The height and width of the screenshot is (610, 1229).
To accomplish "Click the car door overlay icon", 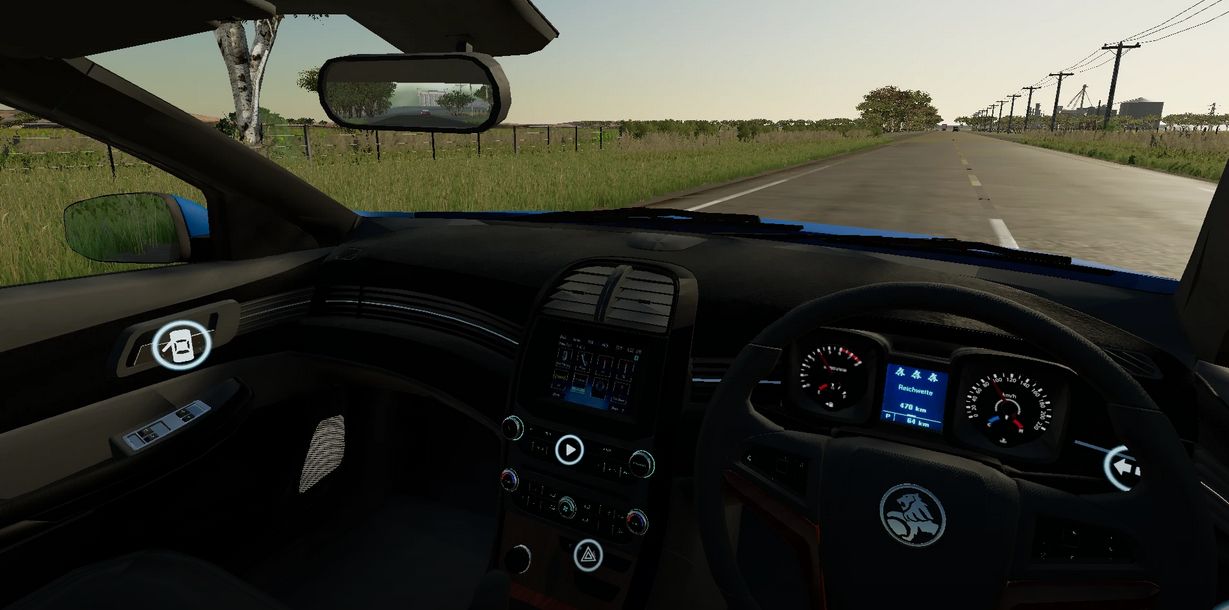I will tap(182, 344).
